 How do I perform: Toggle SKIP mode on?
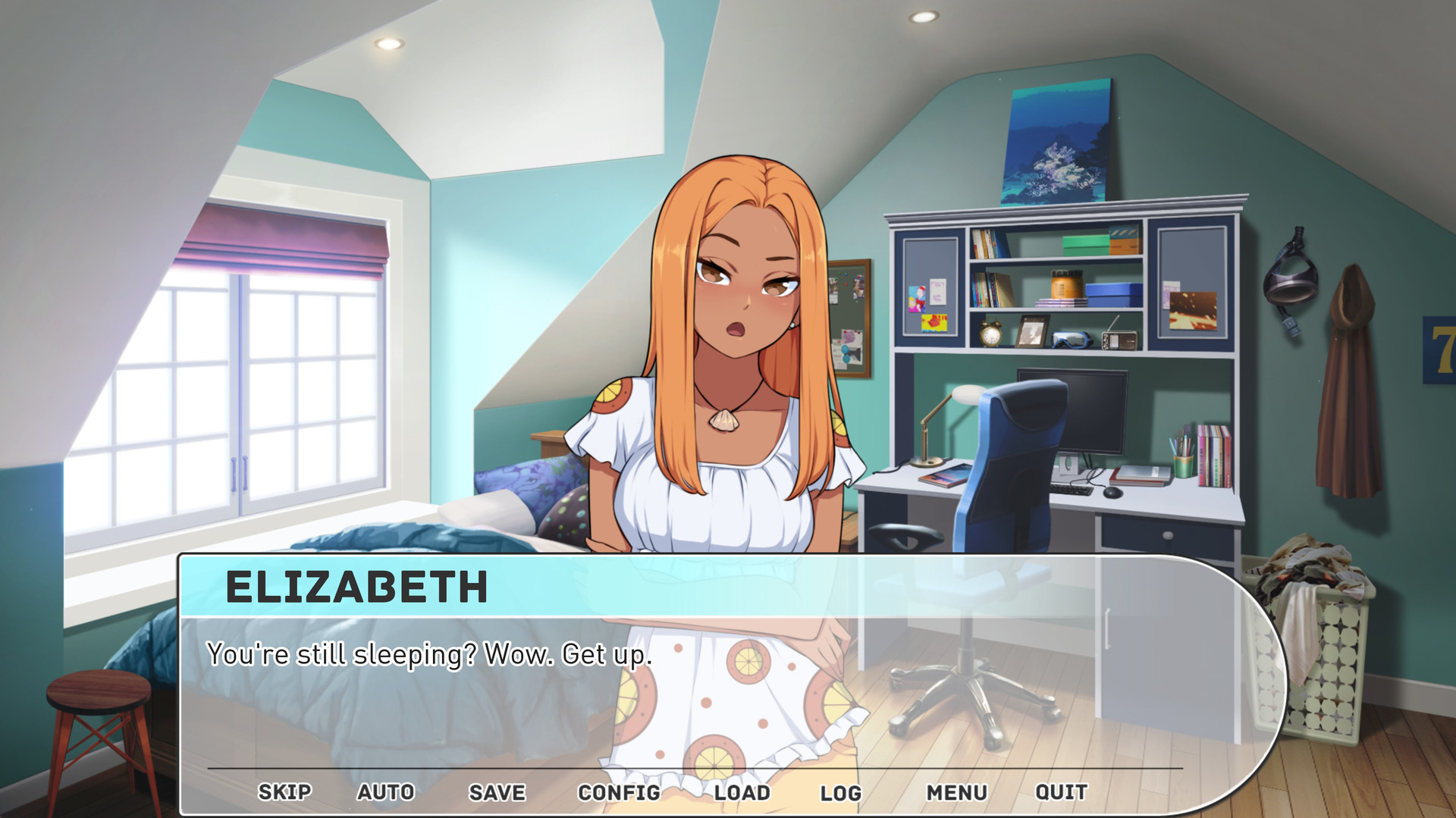pos(284,792)
